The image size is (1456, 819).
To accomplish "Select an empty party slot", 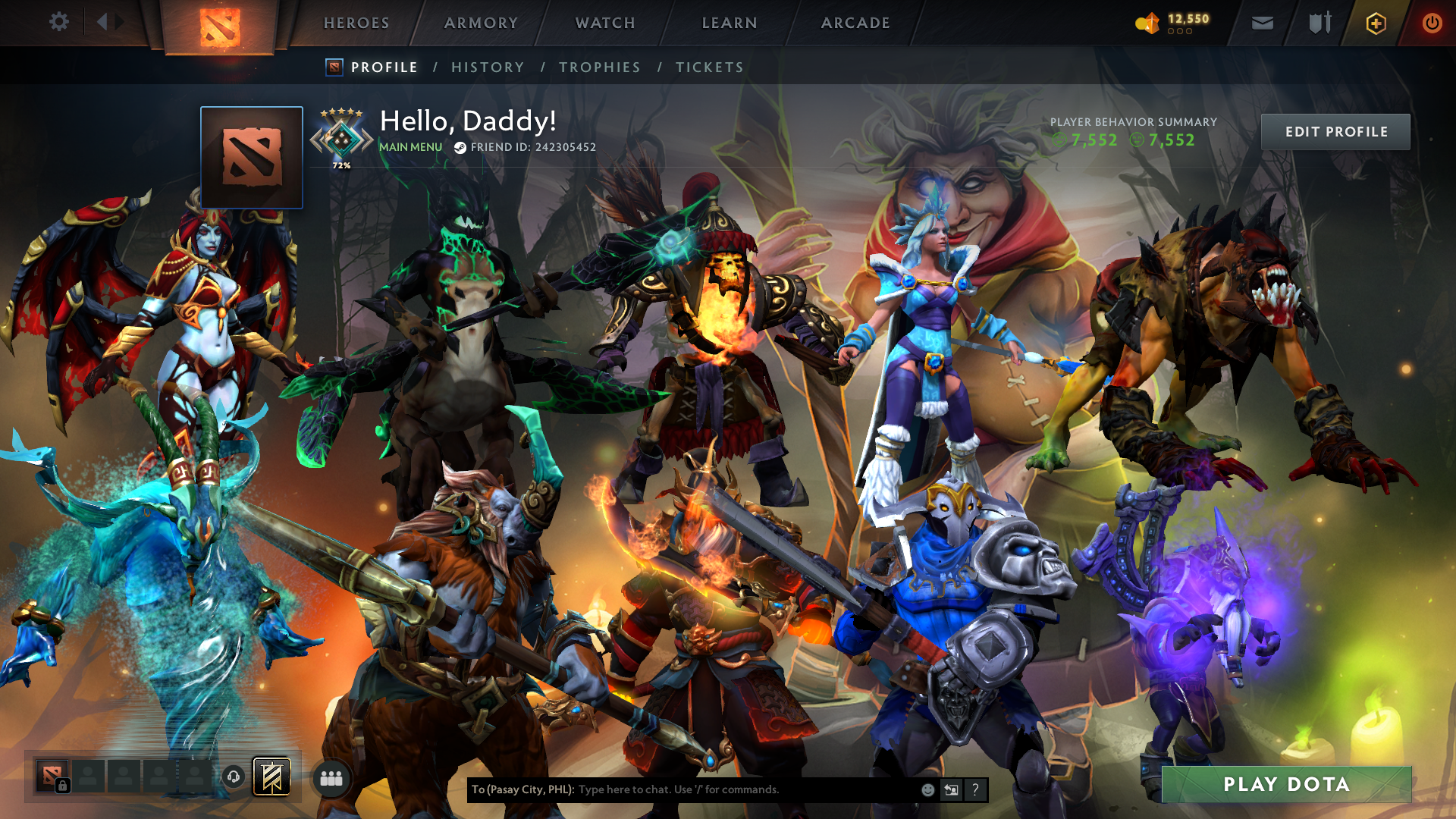I will 125,776.
